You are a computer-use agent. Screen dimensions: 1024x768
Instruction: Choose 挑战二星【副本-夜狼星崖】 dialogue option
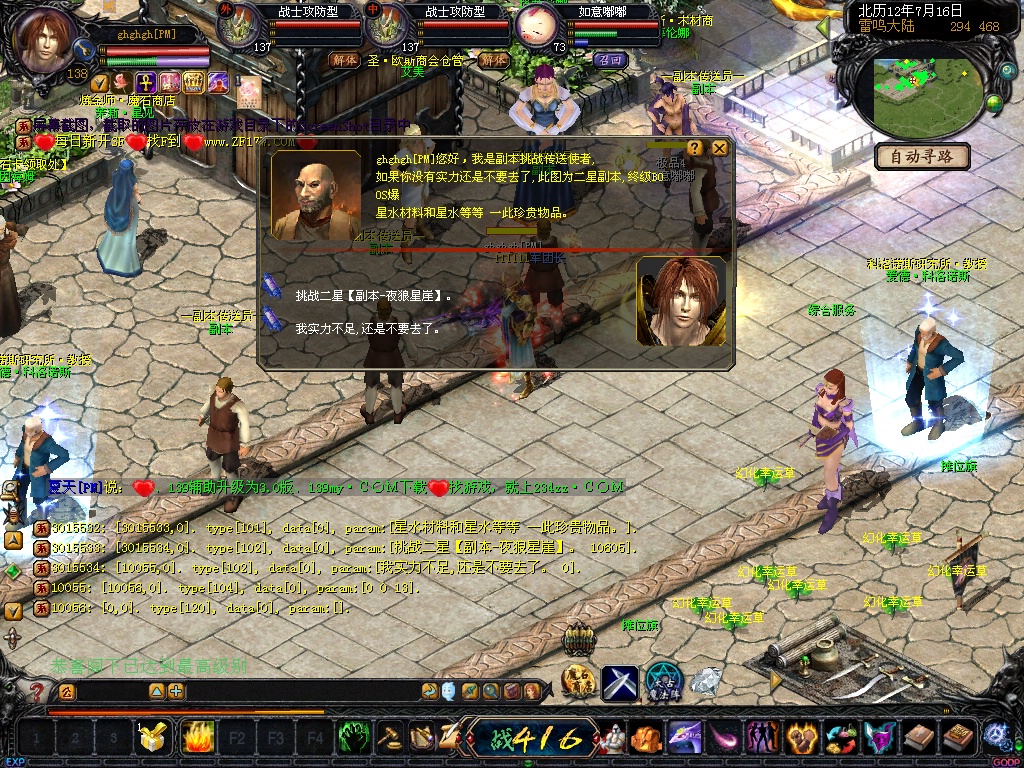(x=373, y=296)
